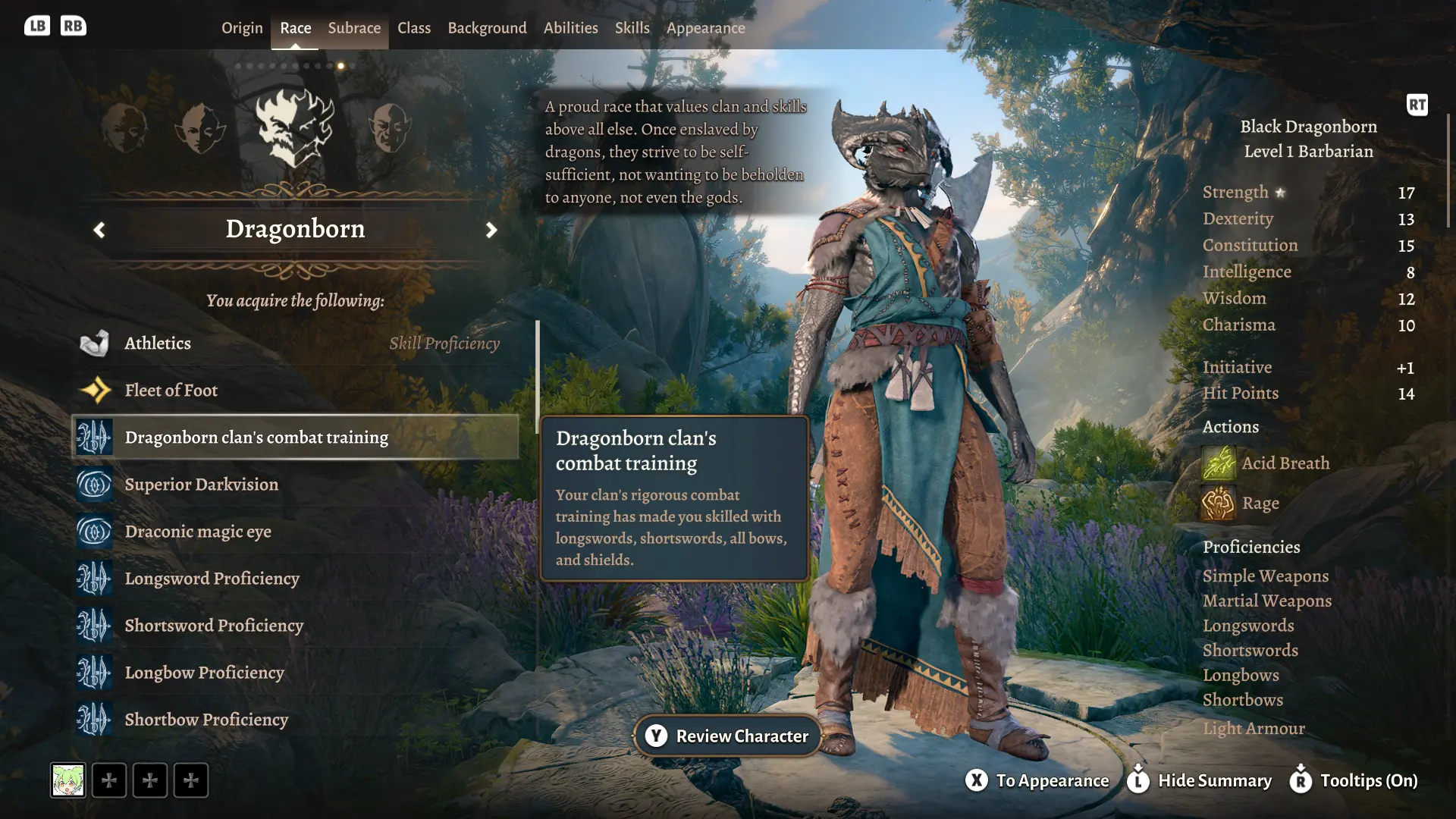This screenshot has height=819, width=1456.
Task: Open the Abilities tab
Action: pos(570,28)
